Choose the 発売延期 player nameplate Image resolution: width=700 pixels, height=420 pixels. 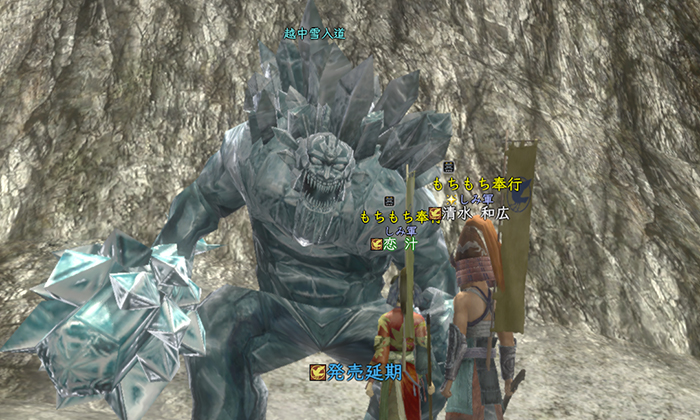click(x=363, y=372)
